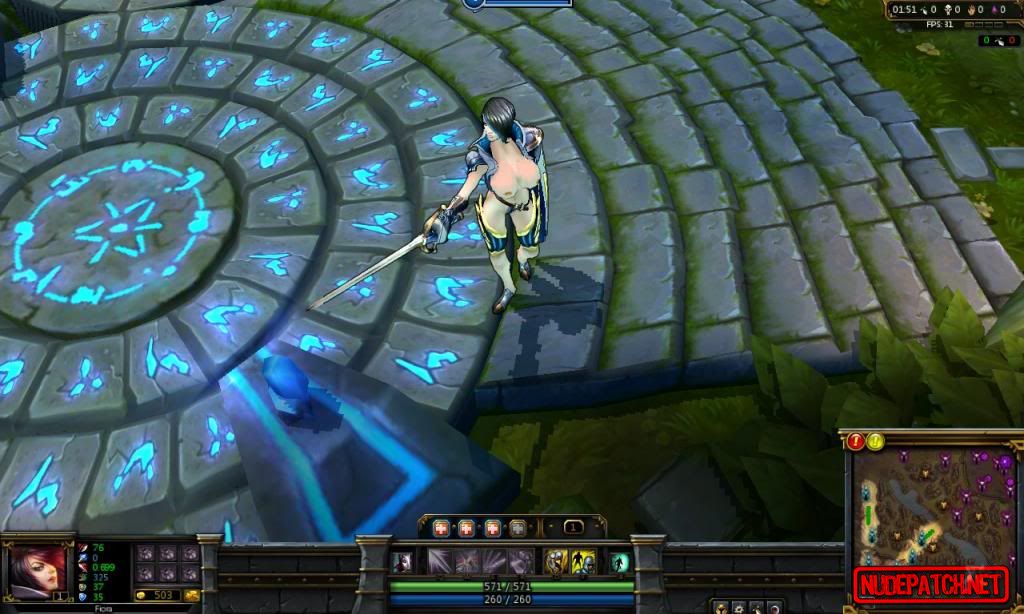Image resolution: width=1024 pixels, height=614 pixels.
Task: Select the red alert ping button
Action: pos(856,441)
